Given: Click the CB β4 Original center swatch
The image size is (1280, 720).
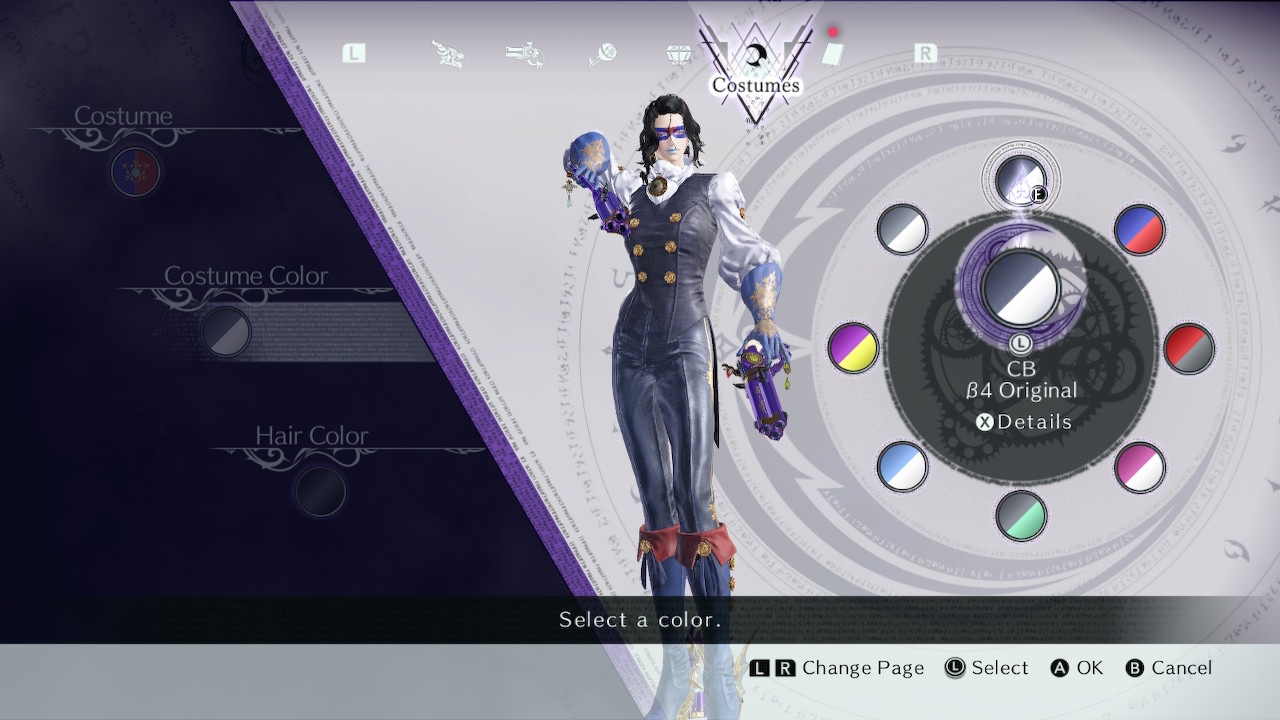Looking at the screenshot, I should click(1022, 288).
